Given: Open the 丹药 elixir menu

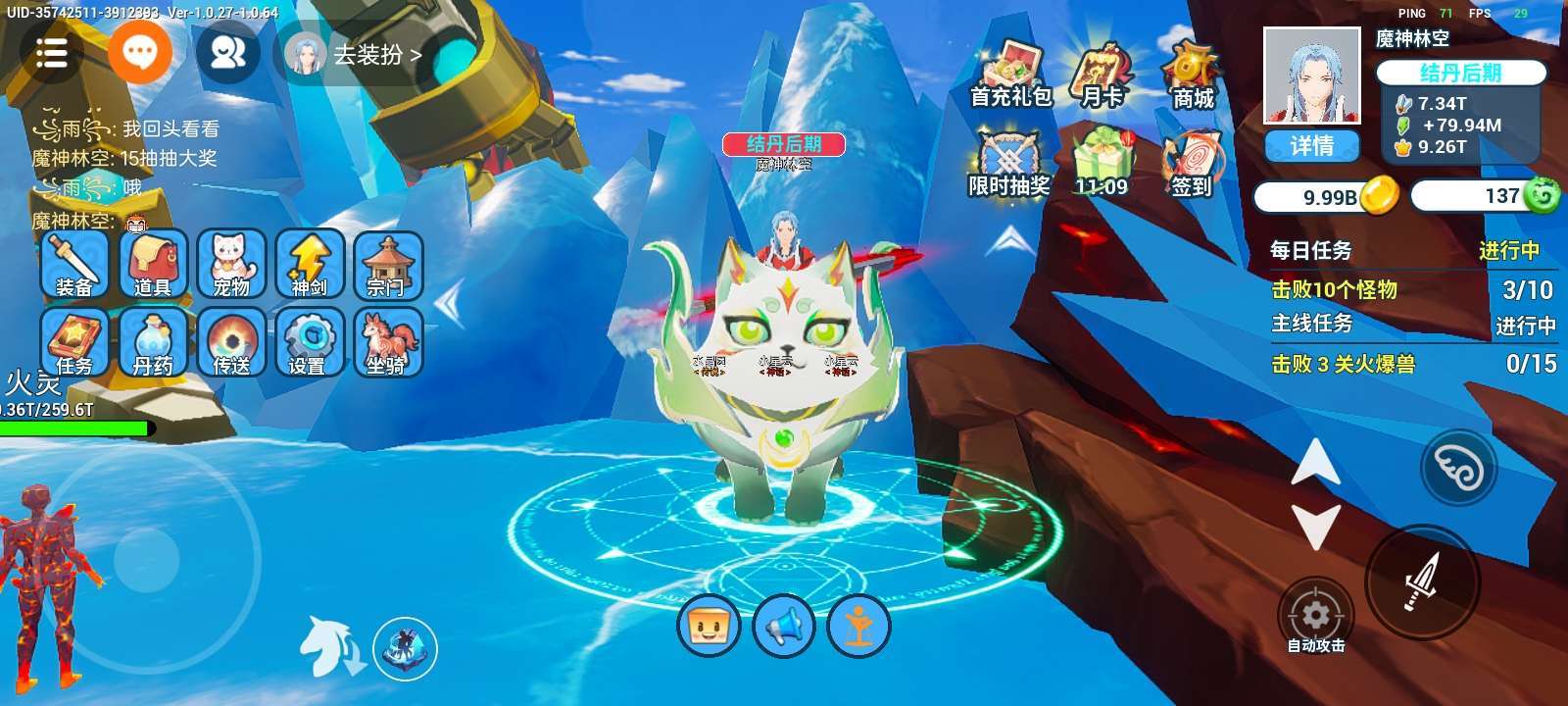Looking at the screenshot, I should [x=153, y=342].
